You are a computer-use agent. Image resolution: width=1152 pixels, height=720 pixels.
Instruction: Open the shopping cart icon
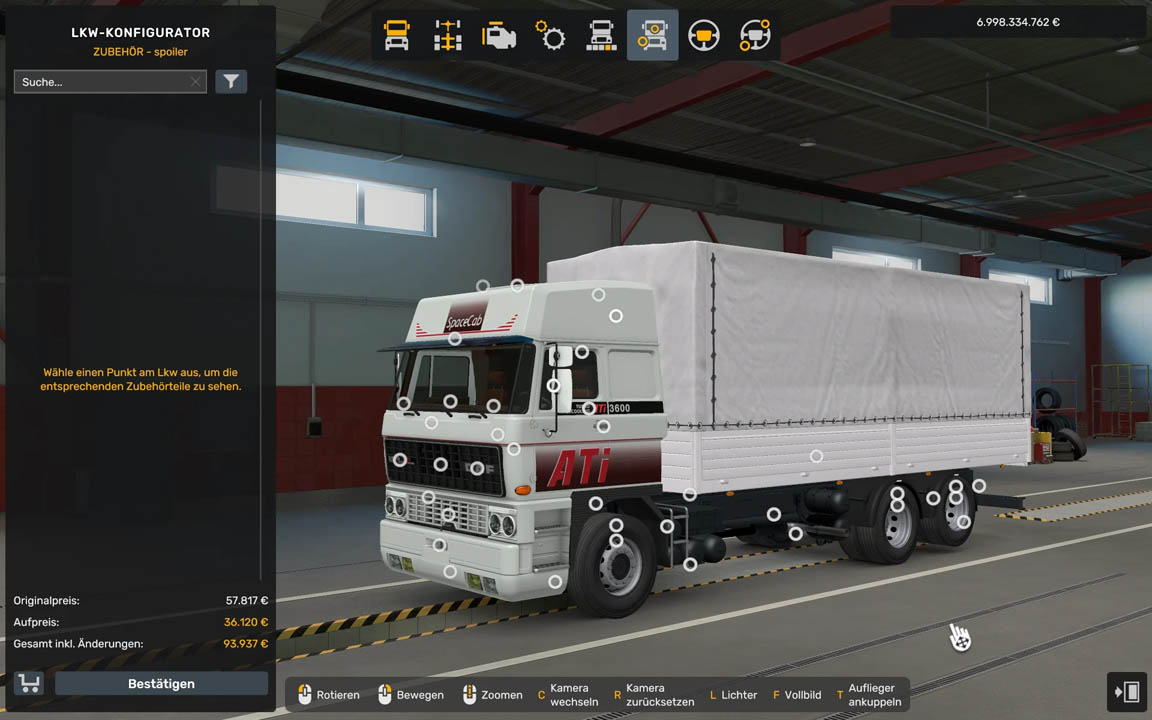[29, 684]
